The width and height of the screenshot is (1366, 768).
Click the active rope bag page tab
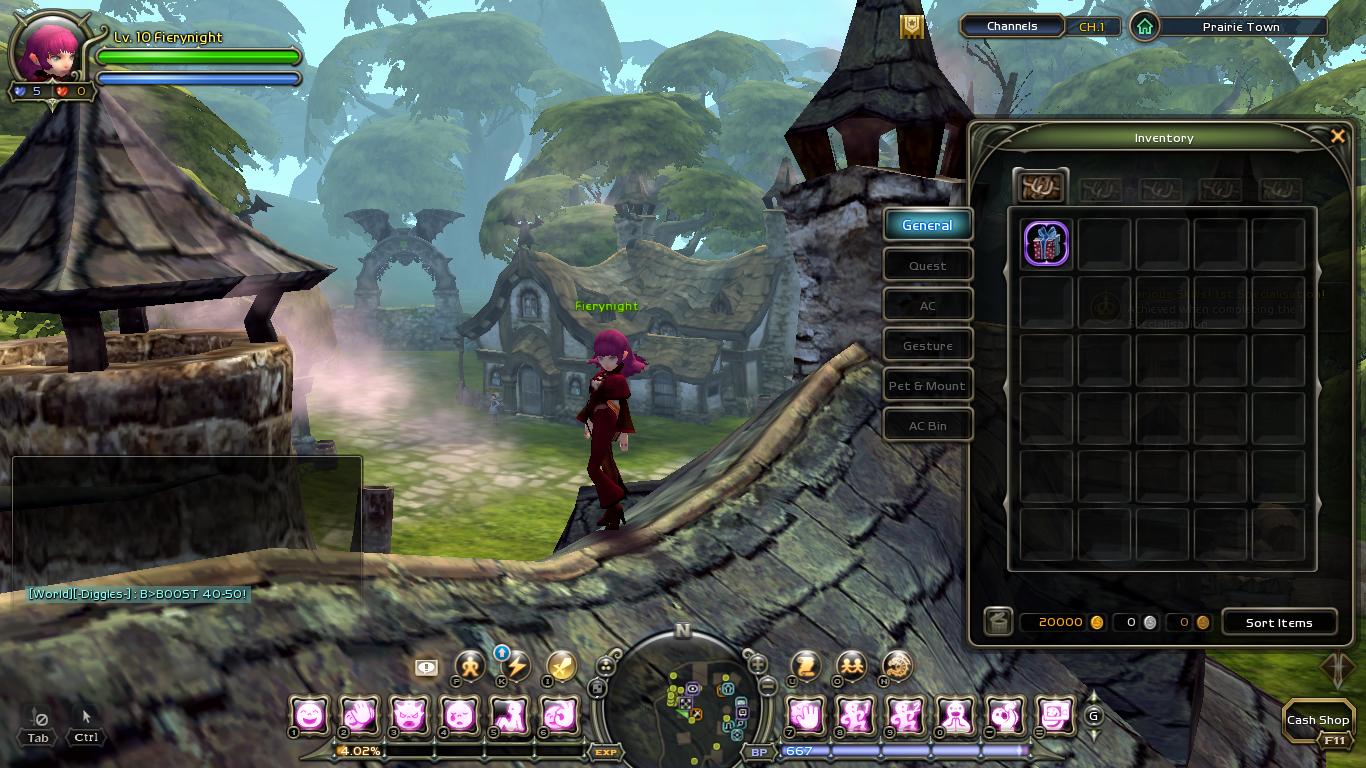click(x=1040, y=187)
